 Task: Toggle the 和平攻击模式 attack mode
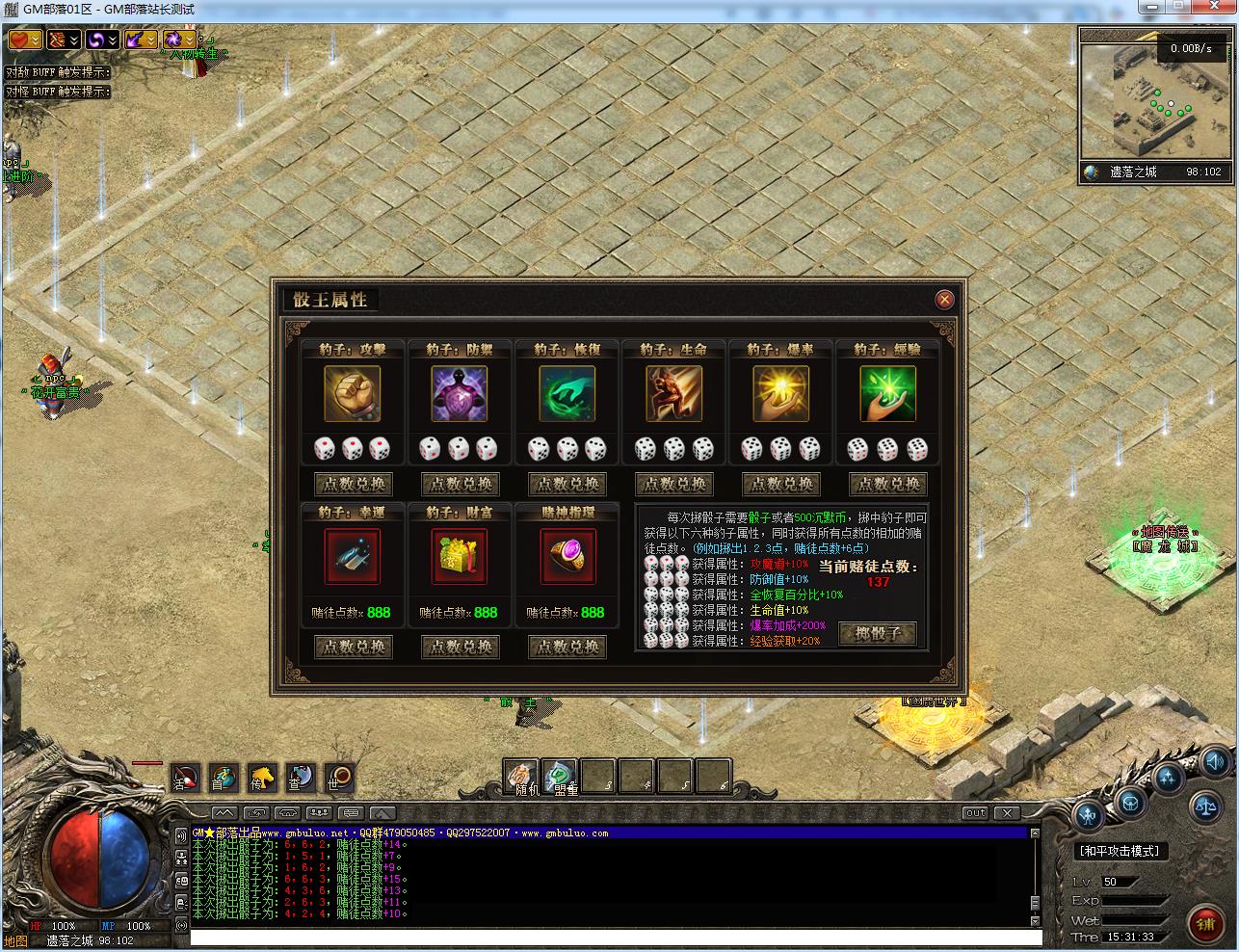(x=1120, y=851)
